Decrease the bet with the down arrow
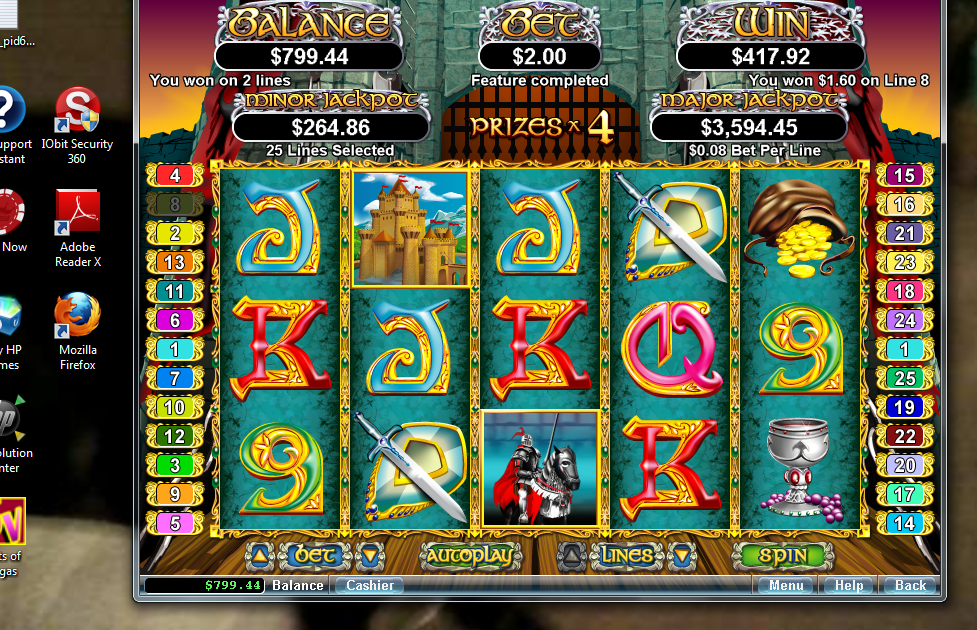977x630 pixels. pos(369,556)
